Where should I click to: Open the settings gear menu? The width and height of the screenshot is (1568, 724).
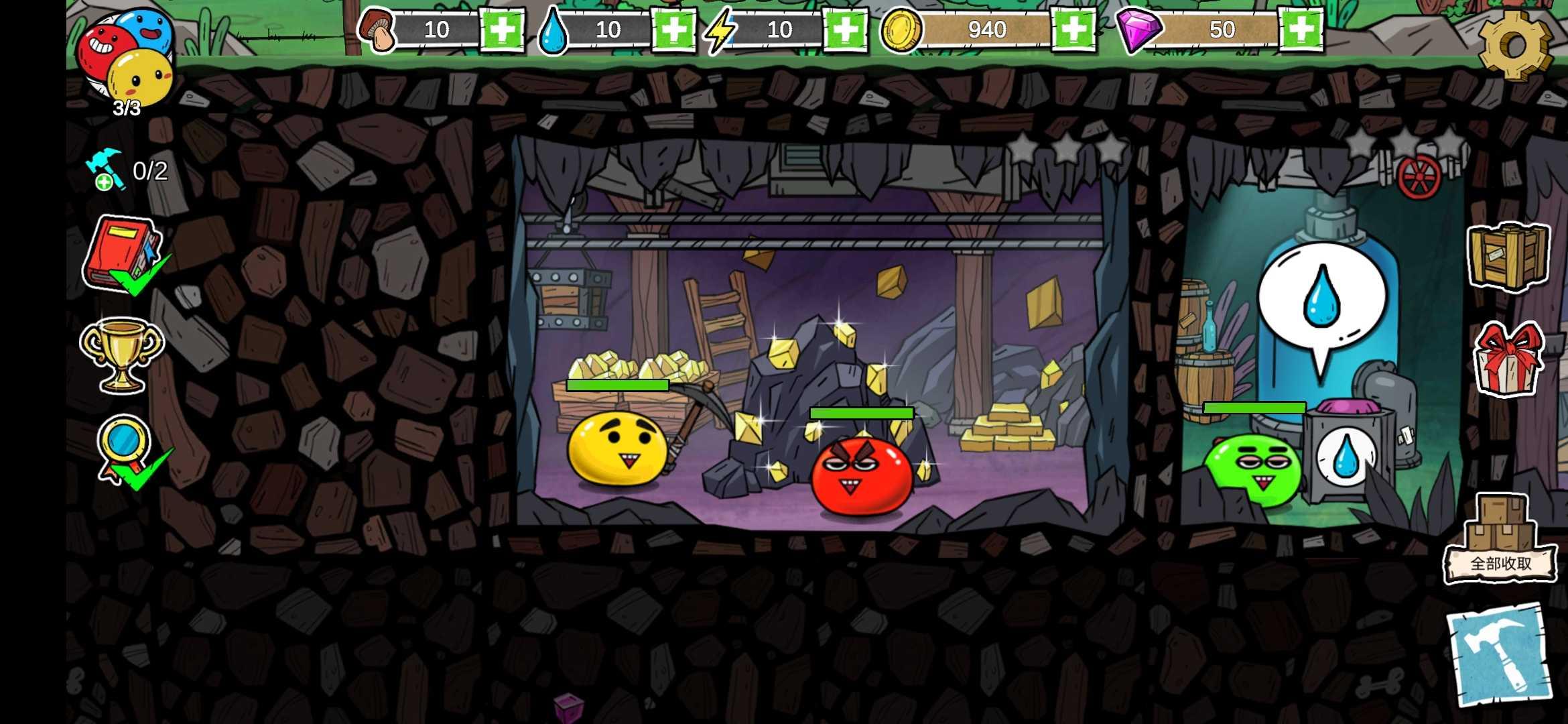click(1514, 44)
